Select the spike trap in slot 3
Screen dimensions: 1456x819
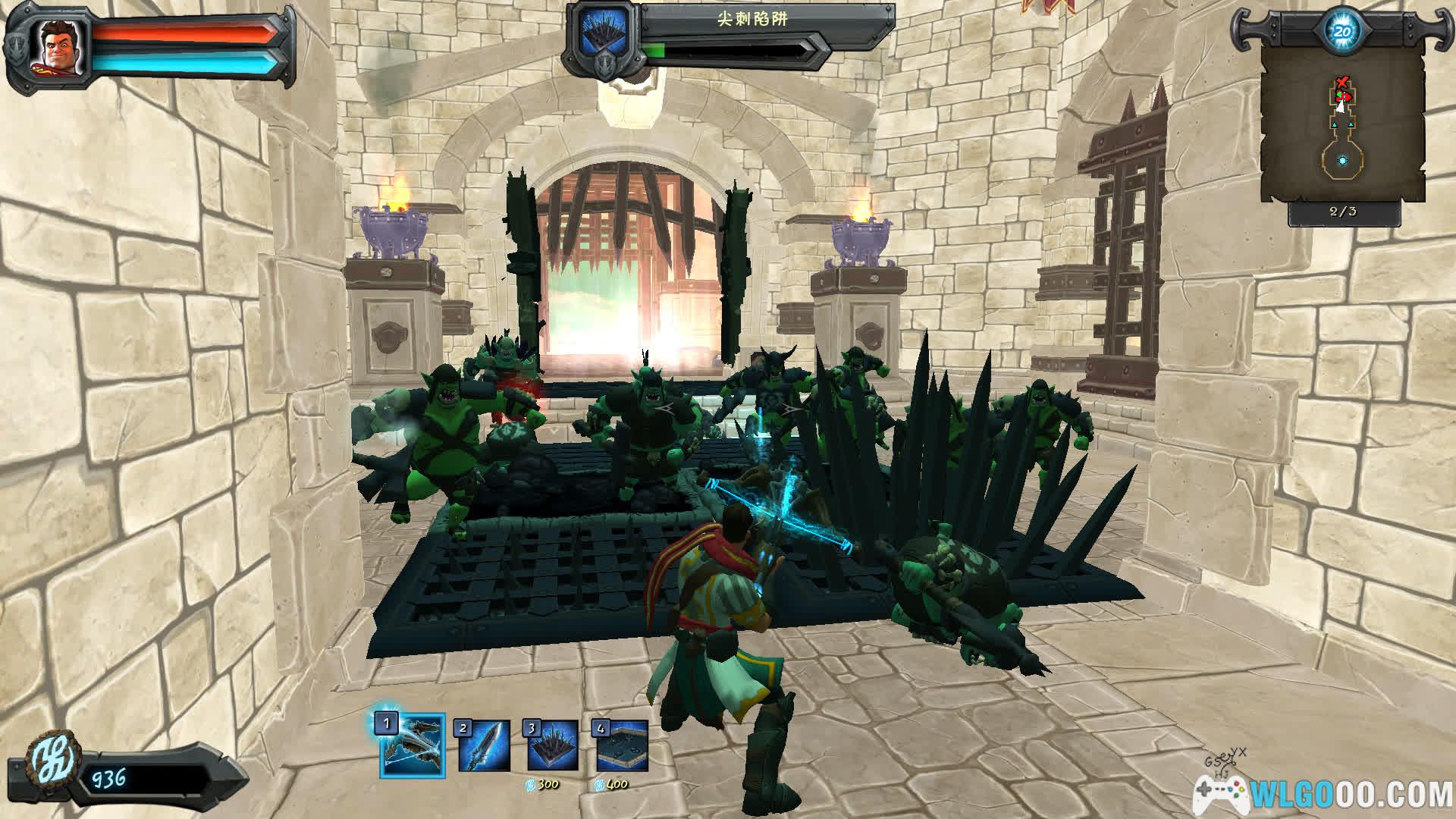coord(553,746)
